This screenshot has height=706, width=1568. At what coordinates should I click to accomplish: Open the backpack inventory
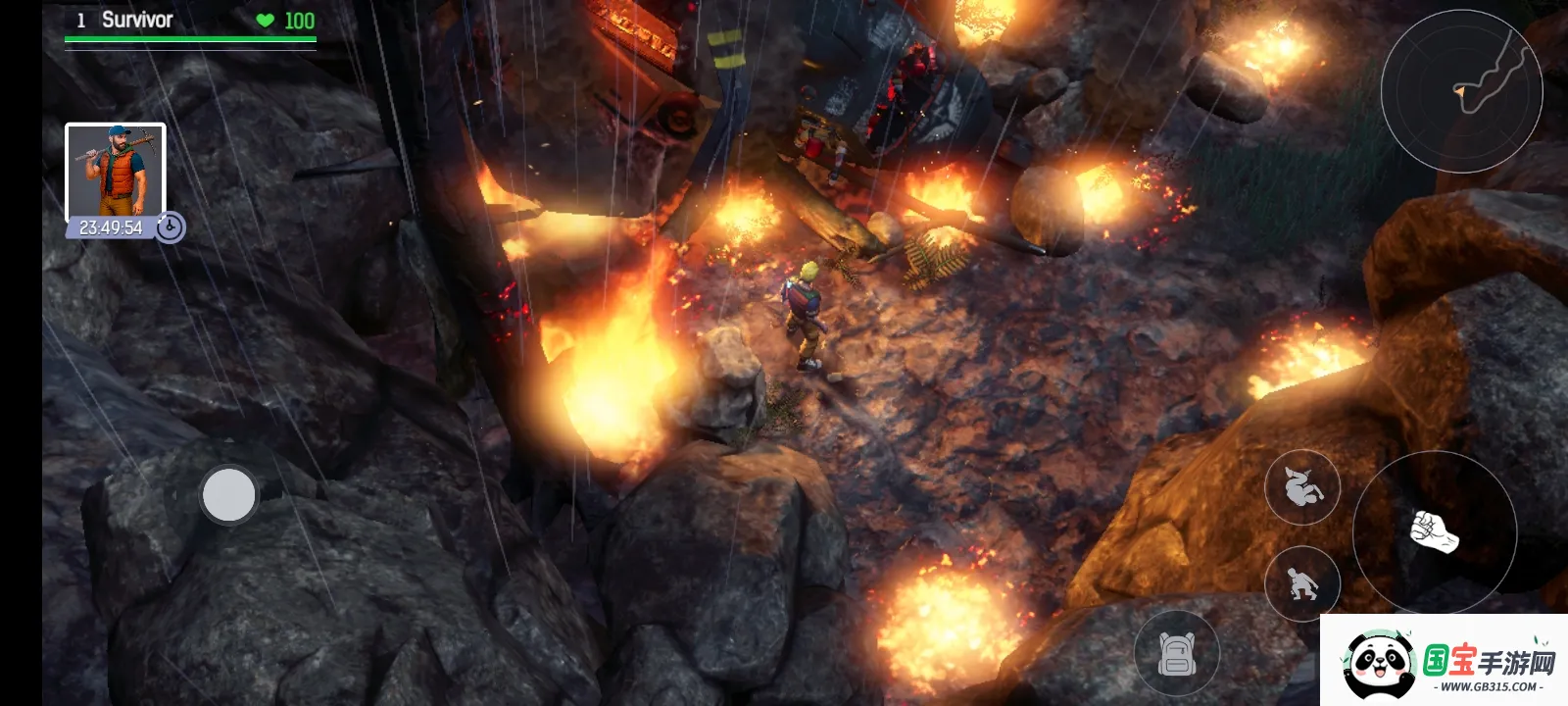pos(1177,653)
